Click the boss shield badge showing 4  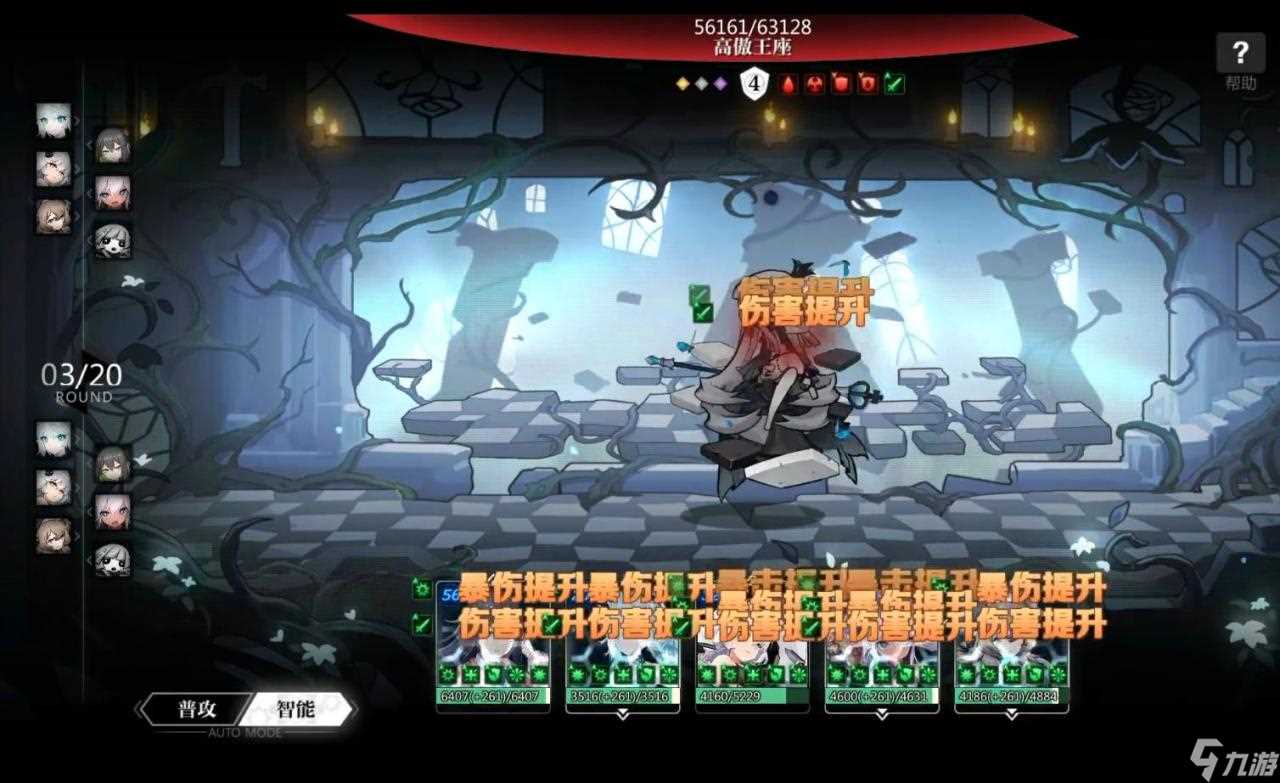755,84
